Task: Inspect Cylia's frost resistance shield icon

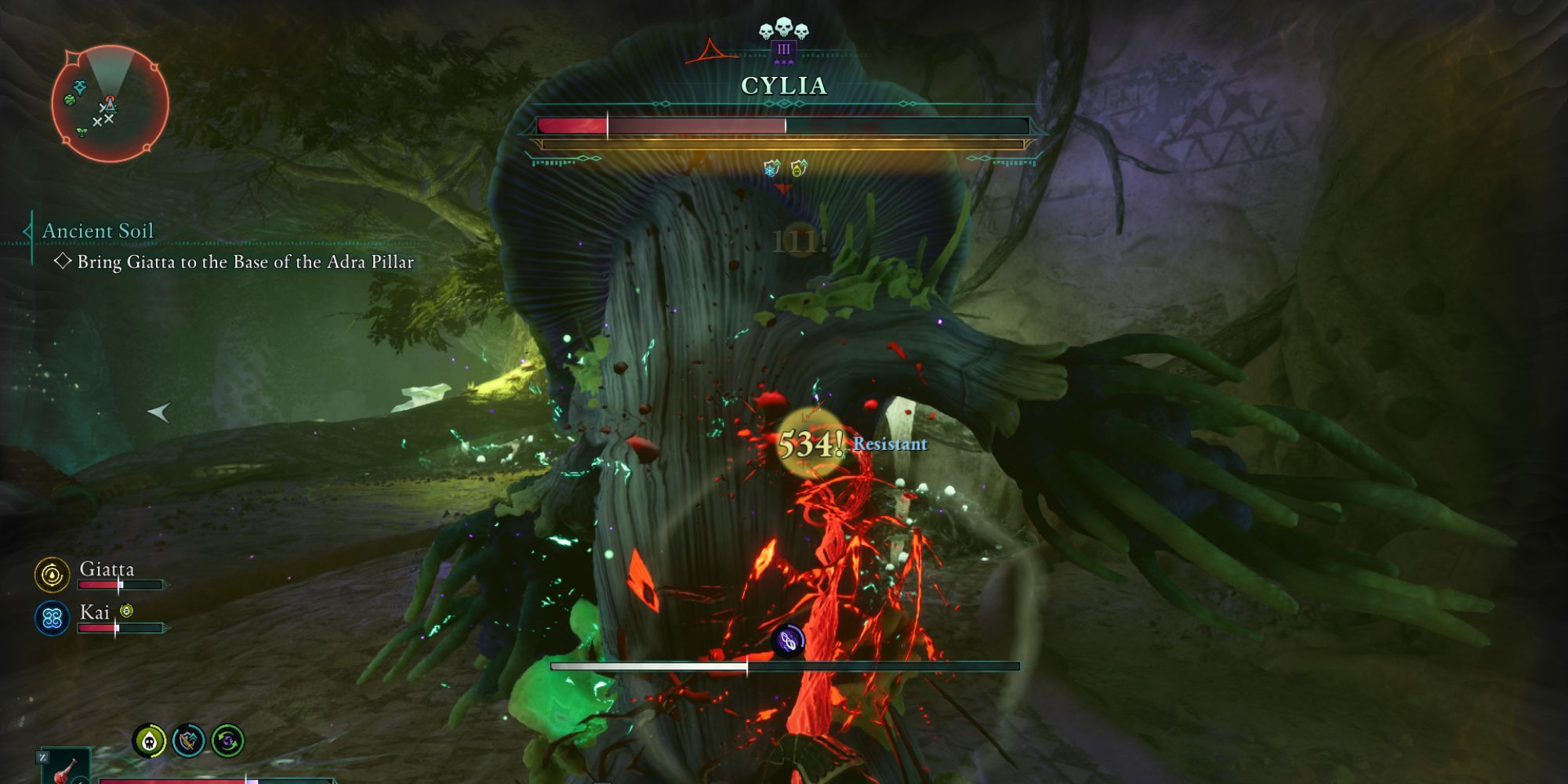Action: tap(771, 168)
